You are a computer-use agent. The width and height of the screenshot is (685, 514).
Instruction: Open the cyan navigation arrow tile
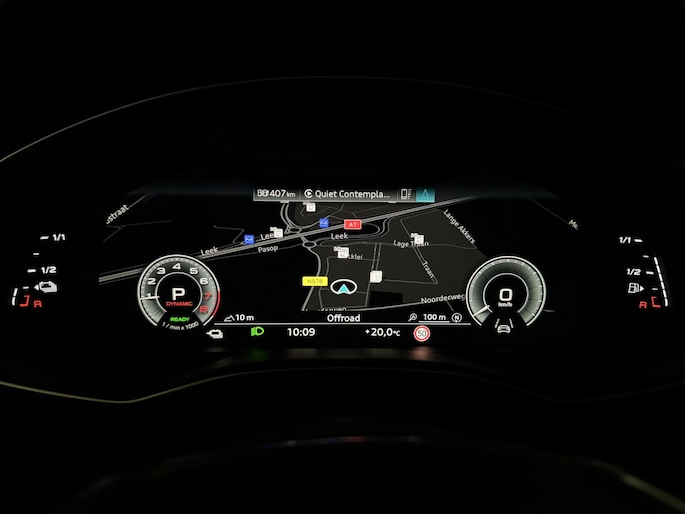pos(425,193)
